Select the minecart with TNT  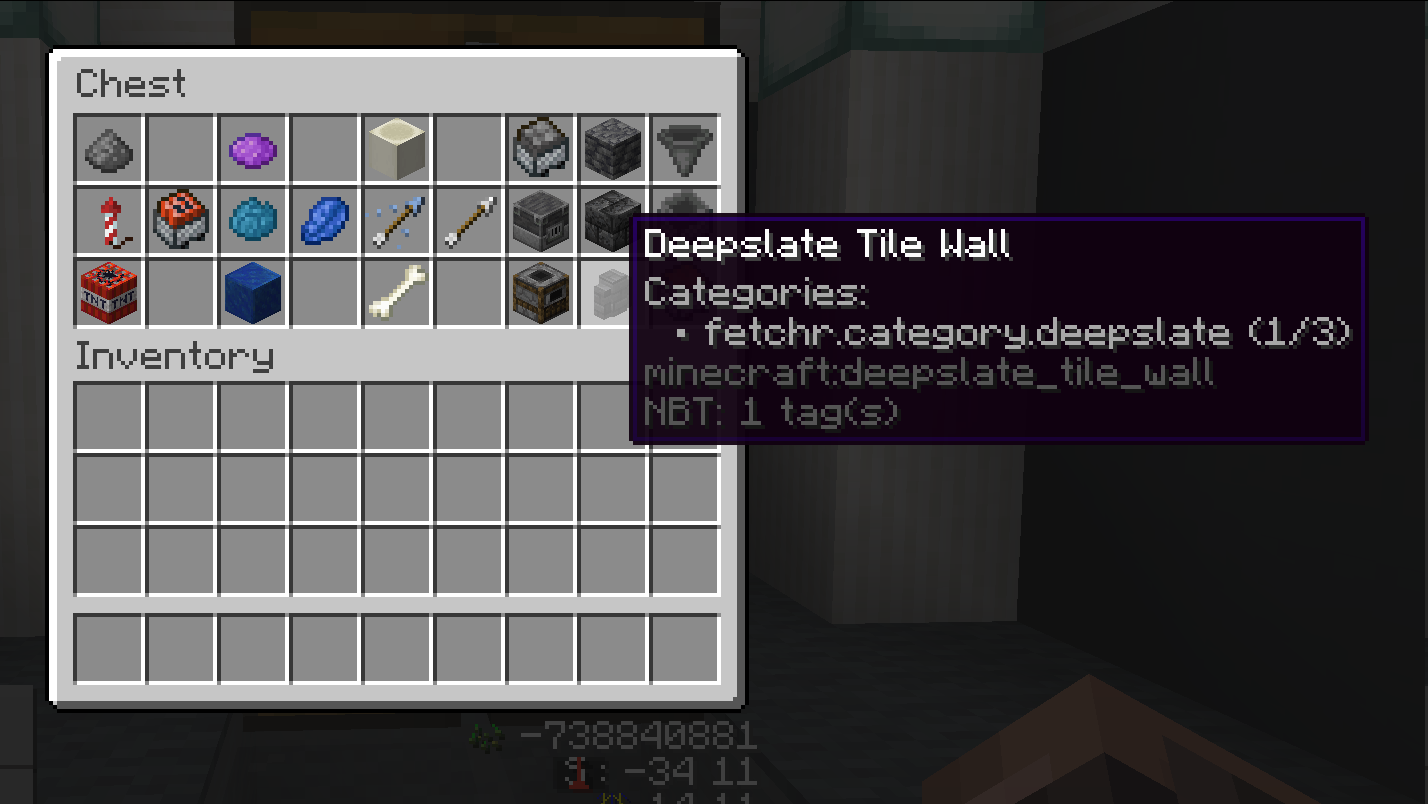[181, 221]
